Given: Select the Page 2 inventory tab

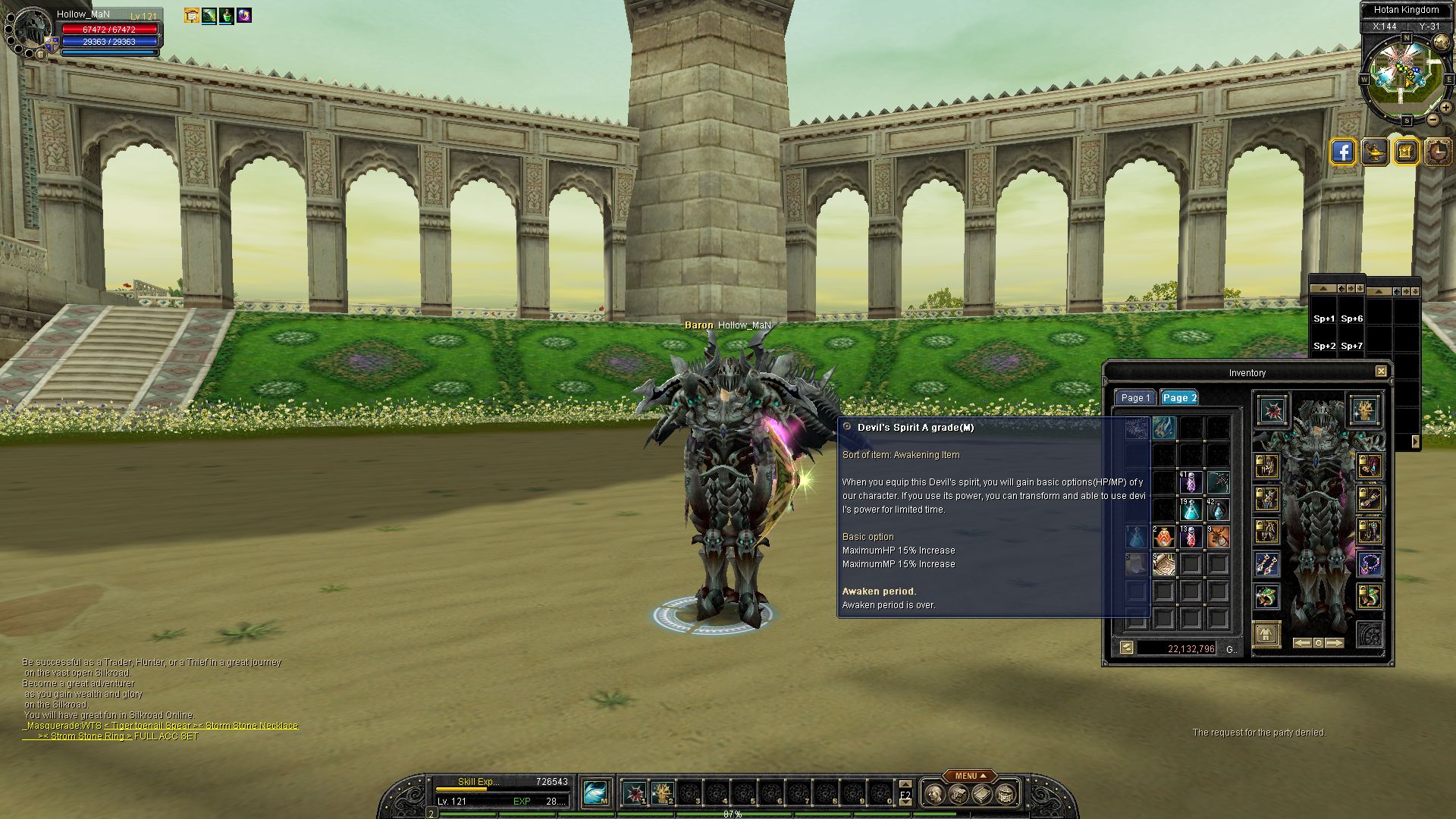Looking at the screenshot, I should coord(1179,398).
